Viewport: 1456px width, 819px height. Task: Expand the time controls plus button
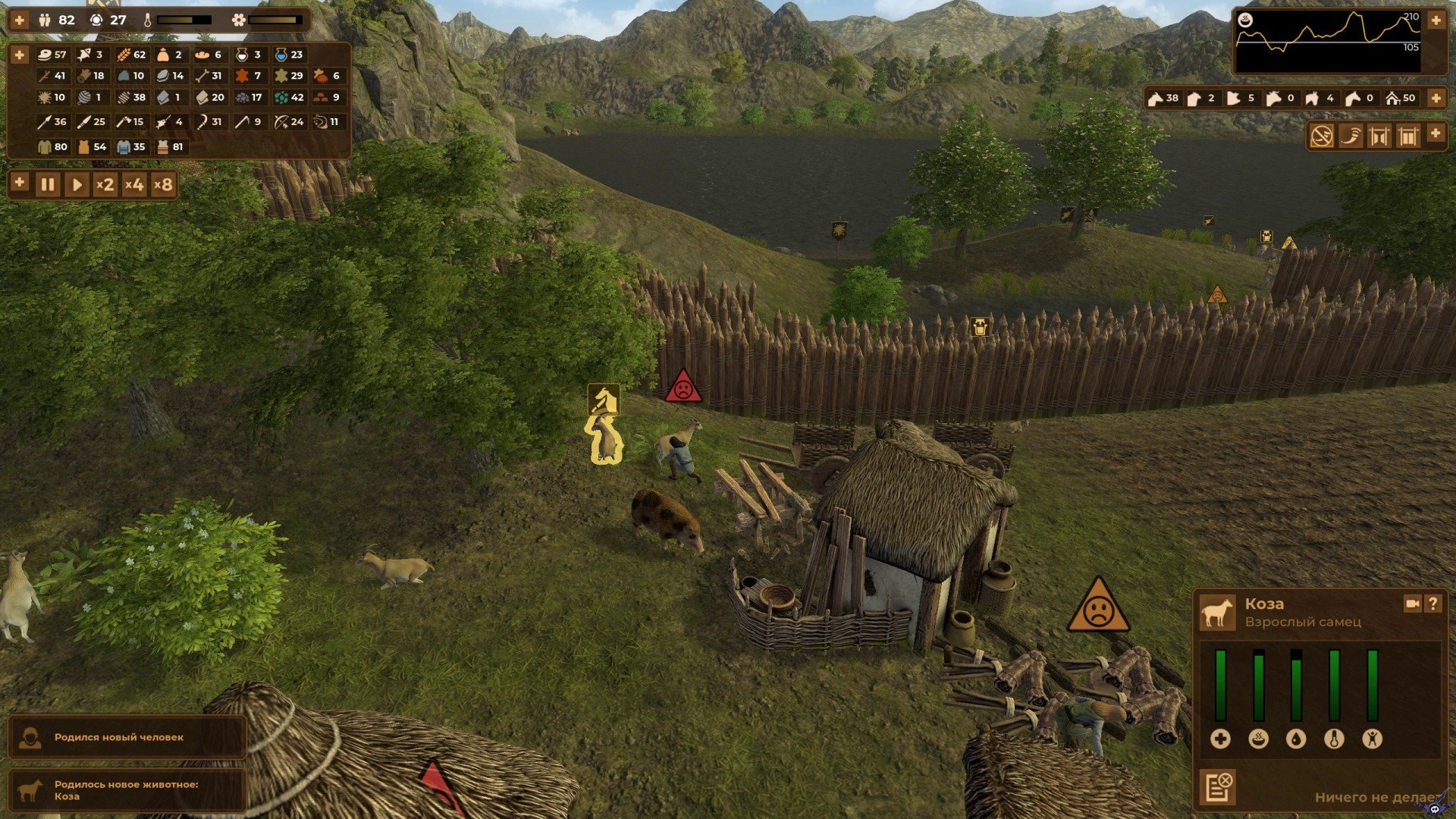tap(20, 183)
